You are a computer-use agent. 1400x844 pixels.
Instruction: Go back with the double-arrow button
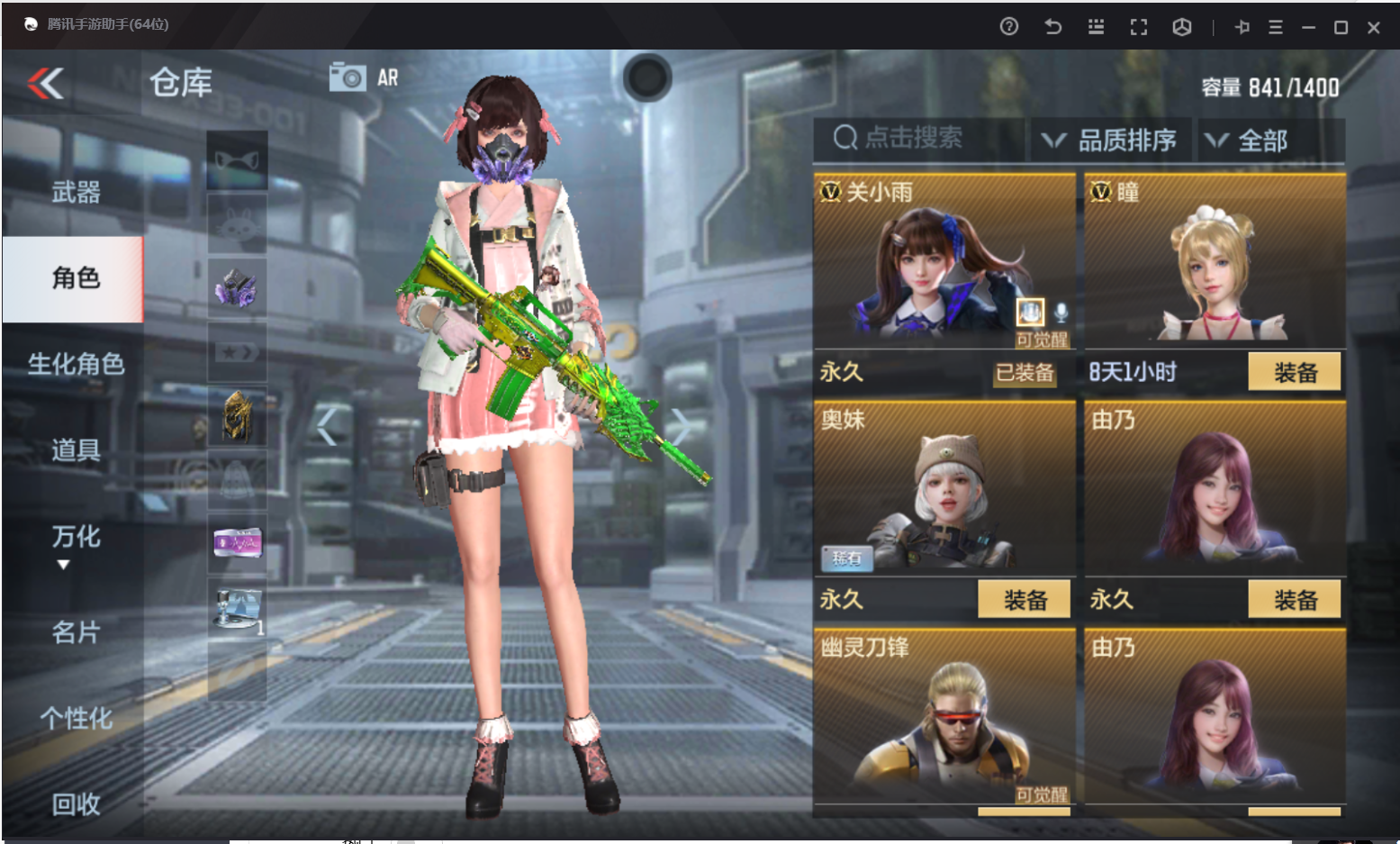46,84
